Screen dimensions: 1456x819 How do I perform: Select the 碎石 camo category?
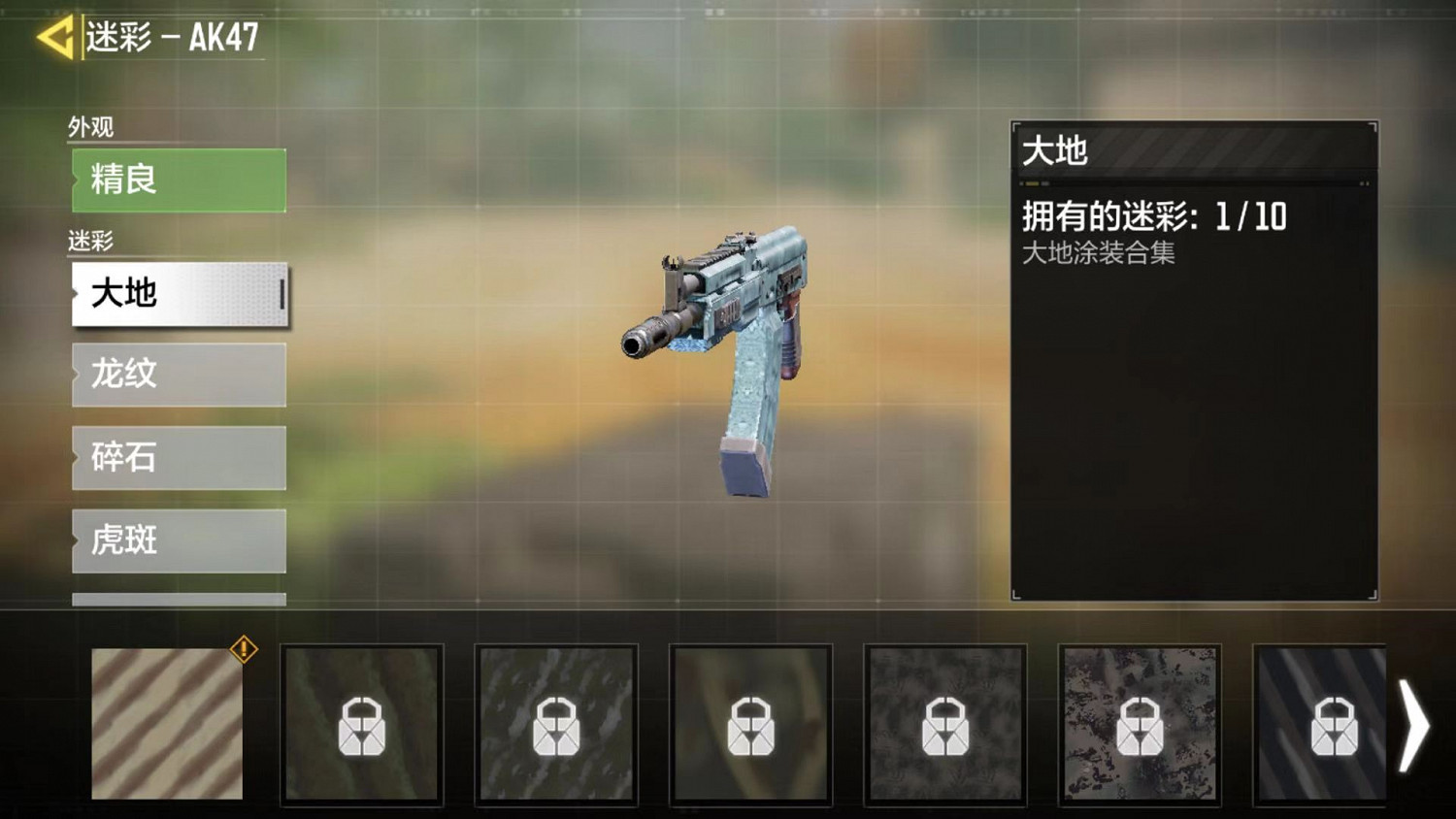178,457
